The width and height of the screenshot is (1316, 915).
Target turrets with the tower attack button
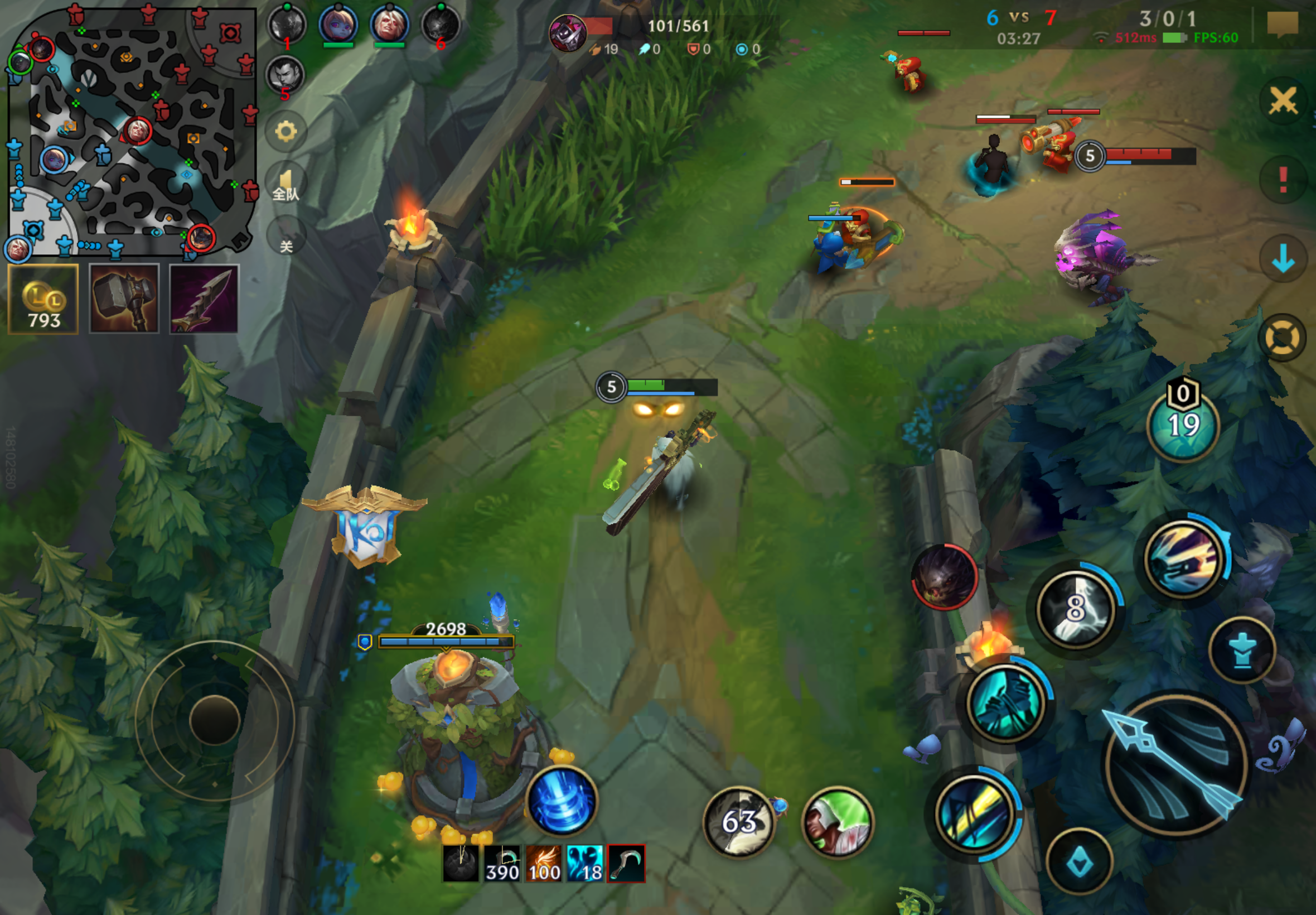[x=1241, y=650]
